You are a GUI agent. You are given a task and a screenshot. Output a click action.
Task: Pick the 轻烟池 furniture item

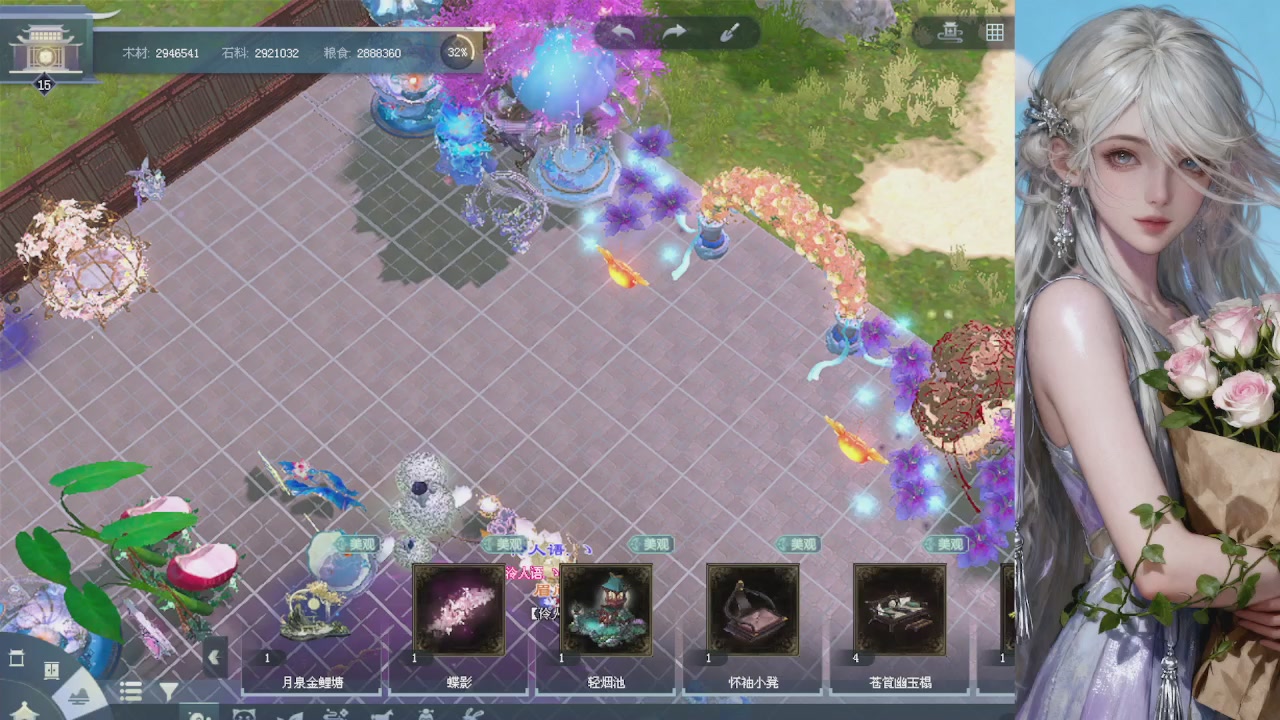(x=606, y=610)
